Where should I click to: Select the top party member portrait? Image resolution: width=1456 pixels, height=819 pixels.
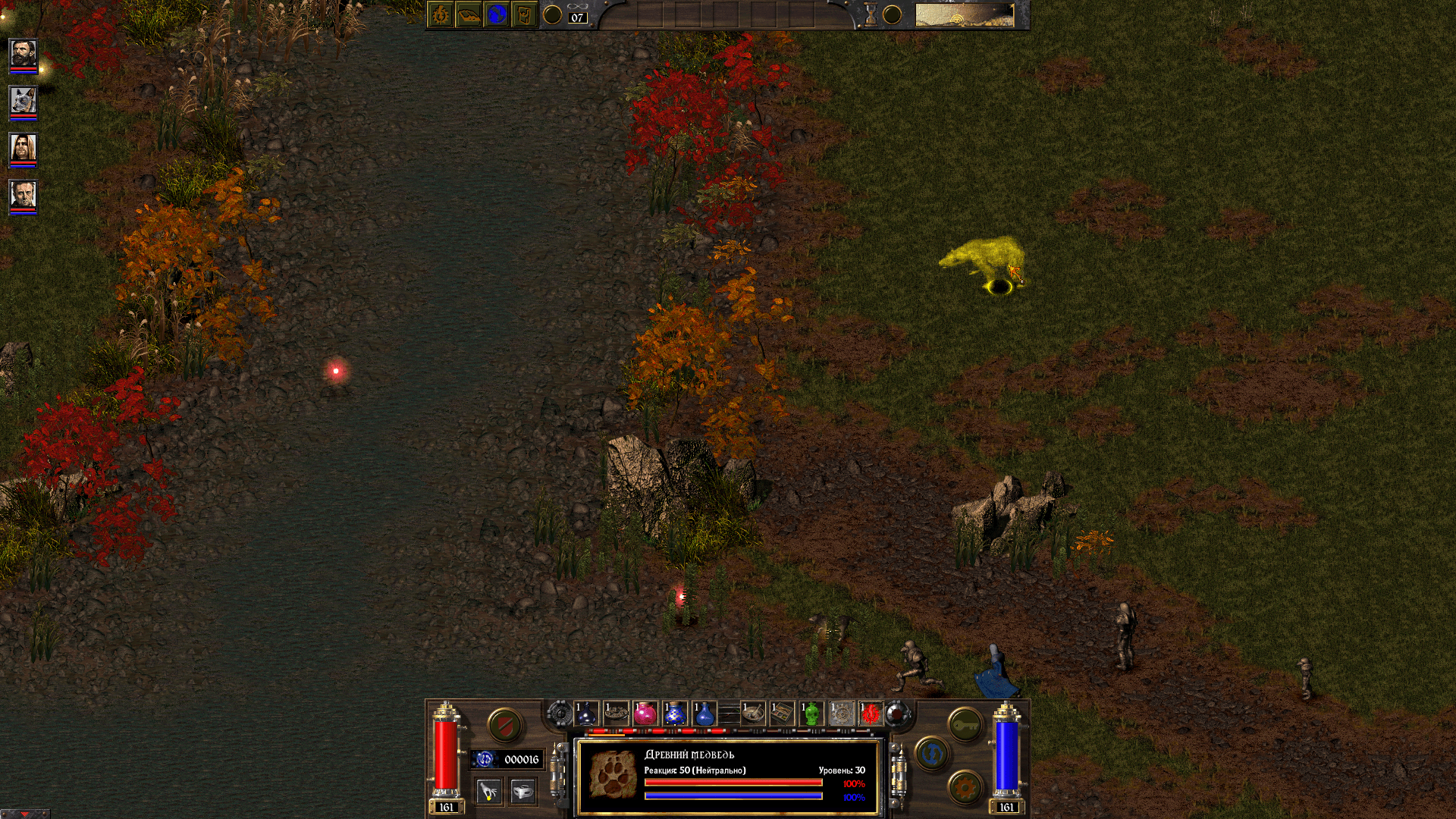pyautogui.click(x=23, y=55)
